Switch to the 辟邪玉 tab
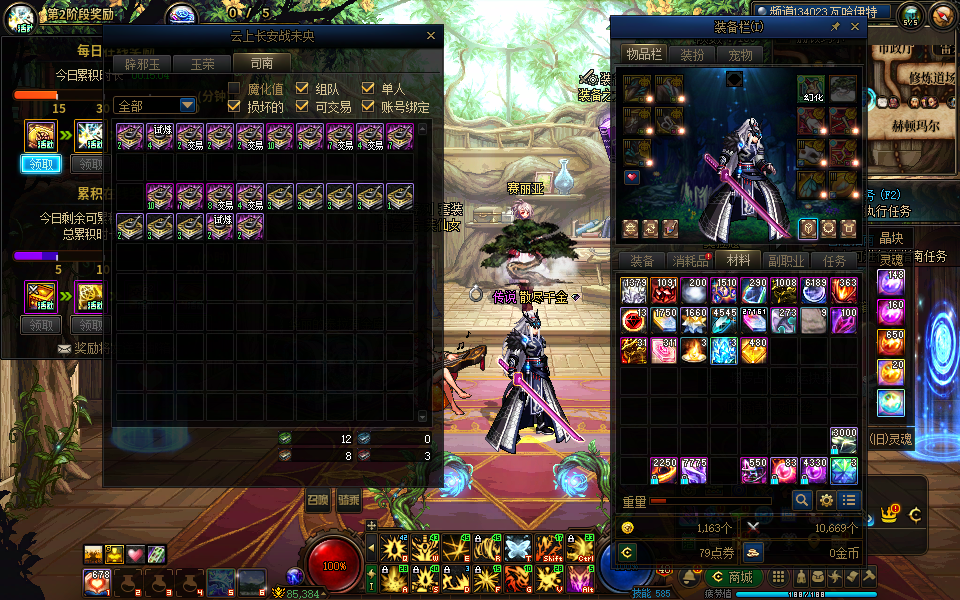This screenshot has height=600, width=960. click(141, 63)
